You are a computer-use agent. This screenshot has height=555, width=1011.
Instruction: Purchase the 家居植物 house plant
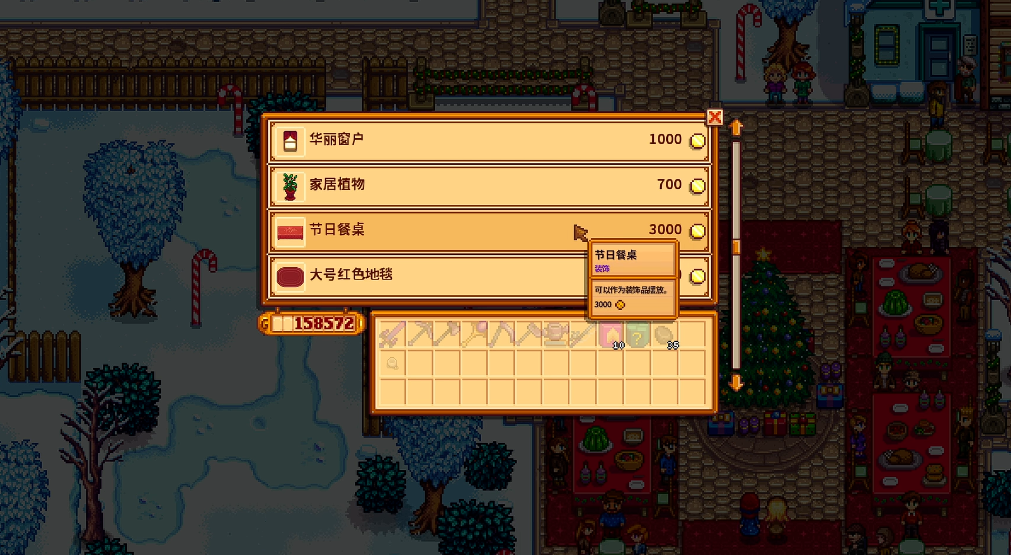(488, 185)
